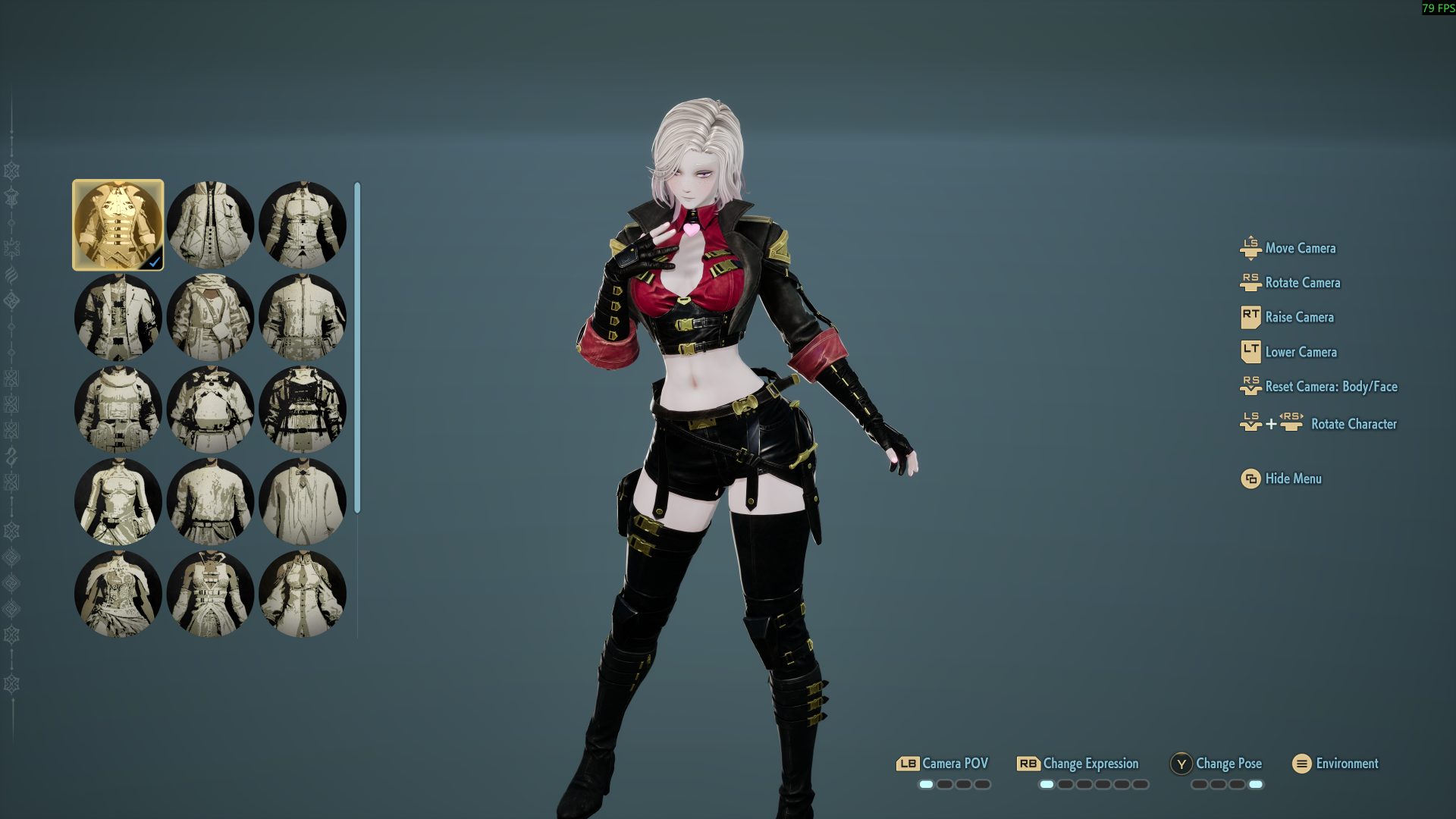The image size is (1456, 819).
Task: Select the scarf coat with shoulder pouch
Action: (x=210, y=317)
